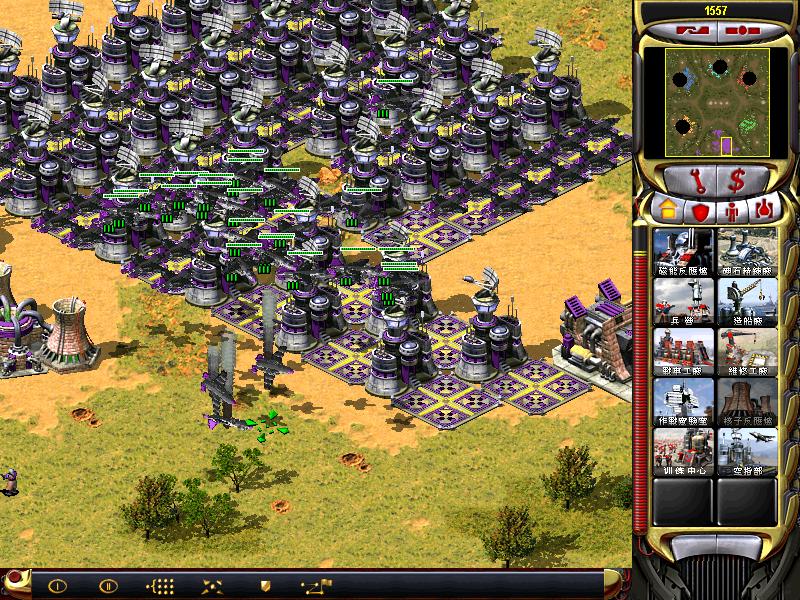Click the formation dots command icon
The image size is (800, 600).
(161, 585)
